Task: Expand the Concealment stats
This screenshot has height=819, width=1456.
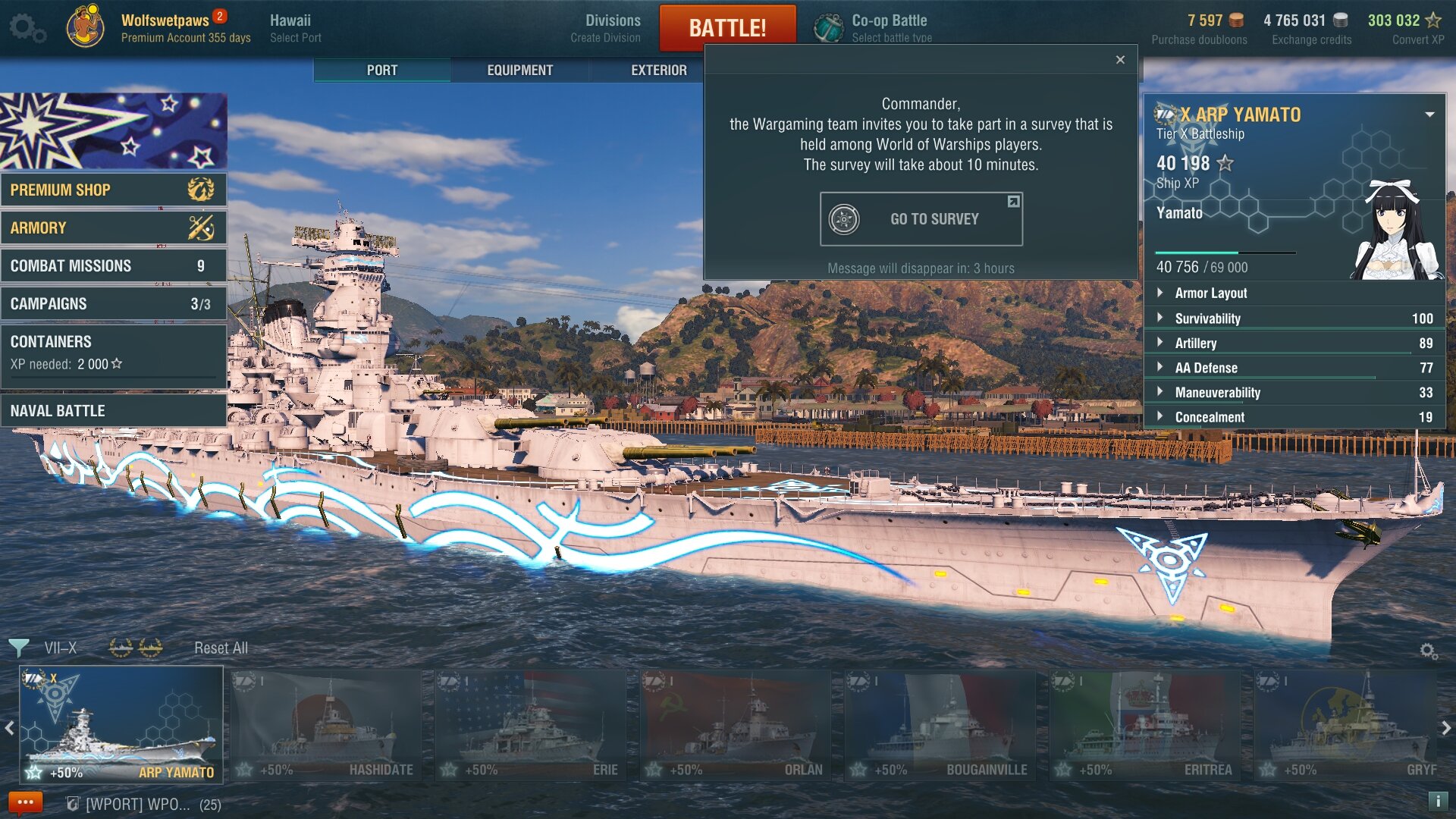Action: click(1209, 417)
